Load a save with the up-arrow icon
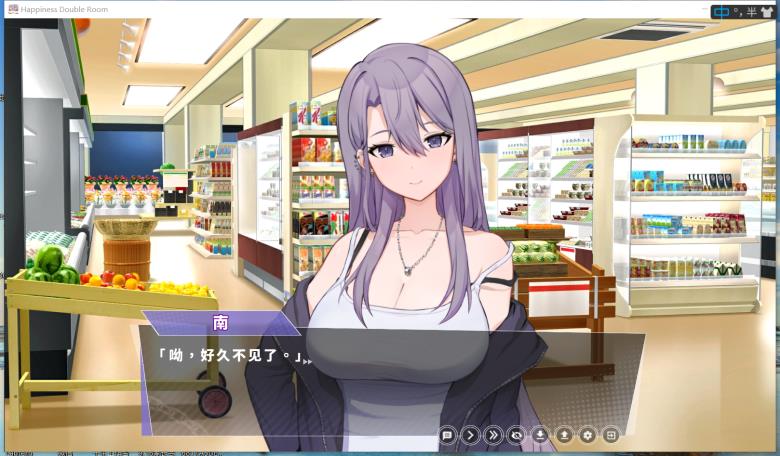780x456 pixels. (x=563, y=435)
